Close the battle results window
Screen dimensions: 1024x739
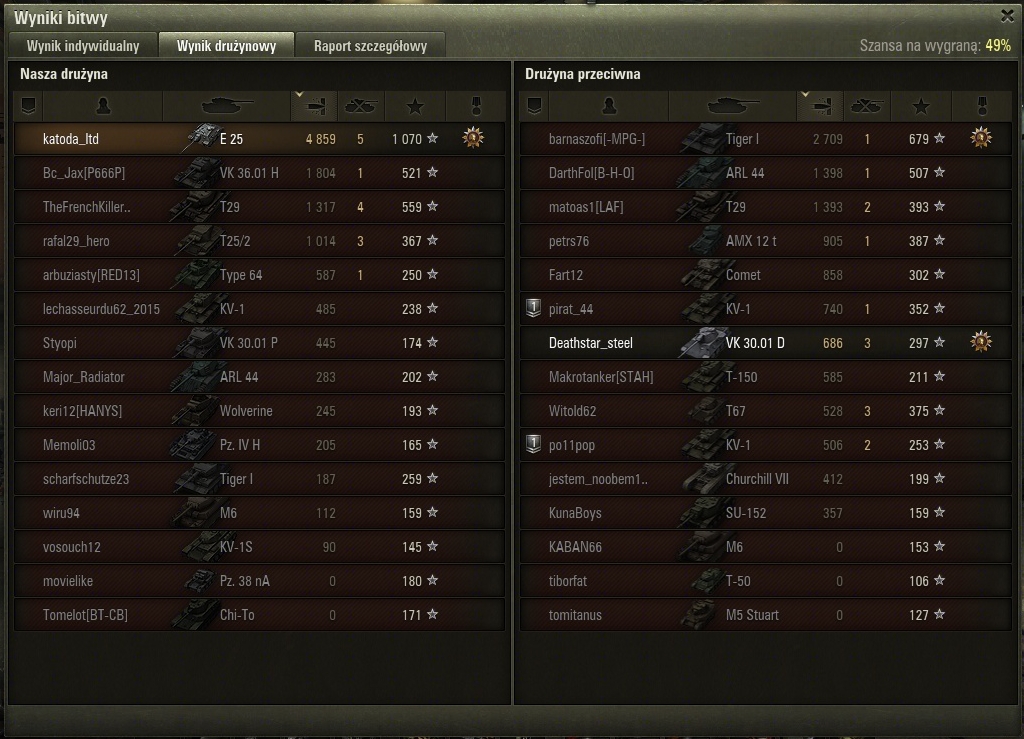tap(1007, 16)
